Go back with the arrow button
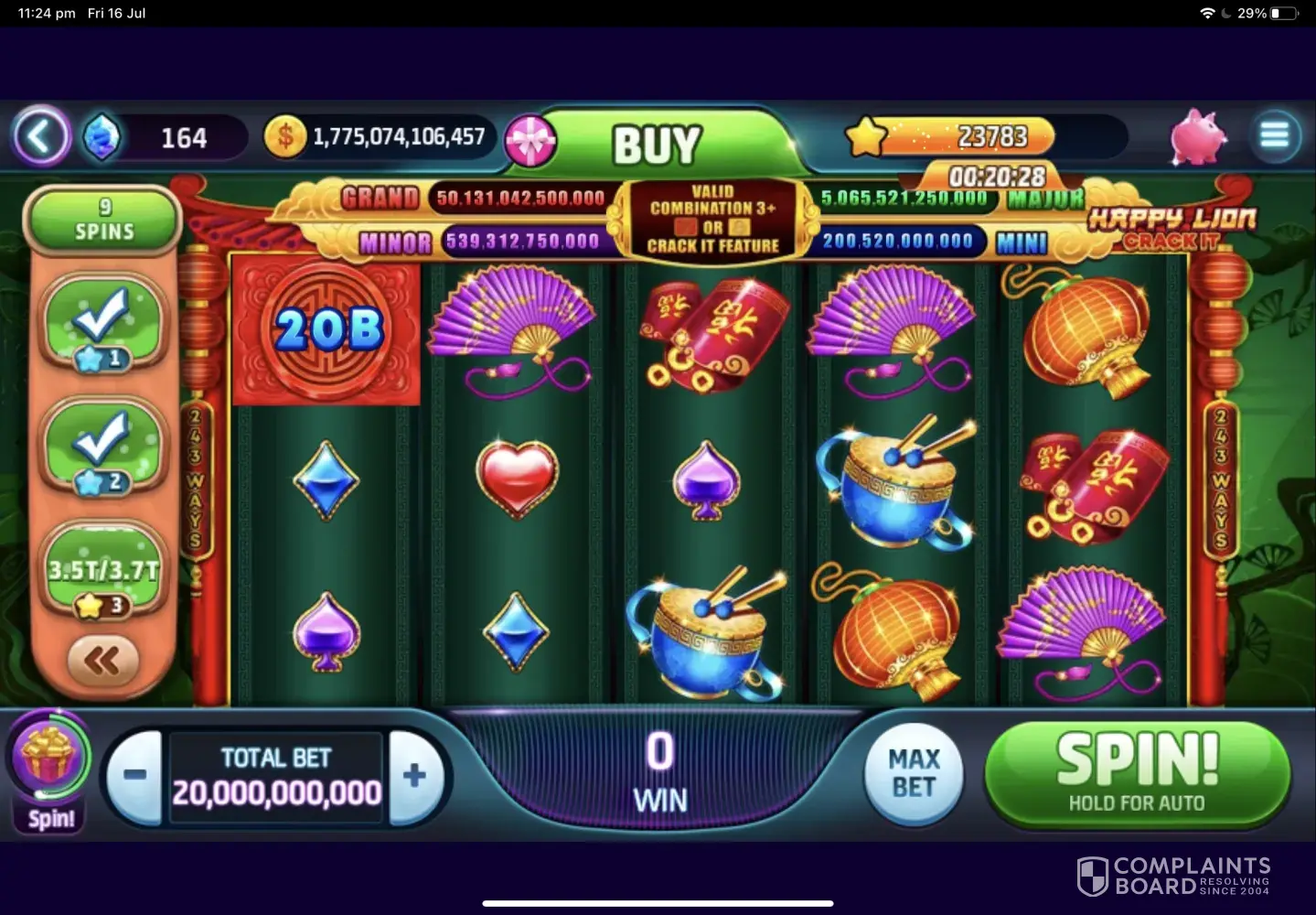The image size is (1316, 915). pos(40,137)
